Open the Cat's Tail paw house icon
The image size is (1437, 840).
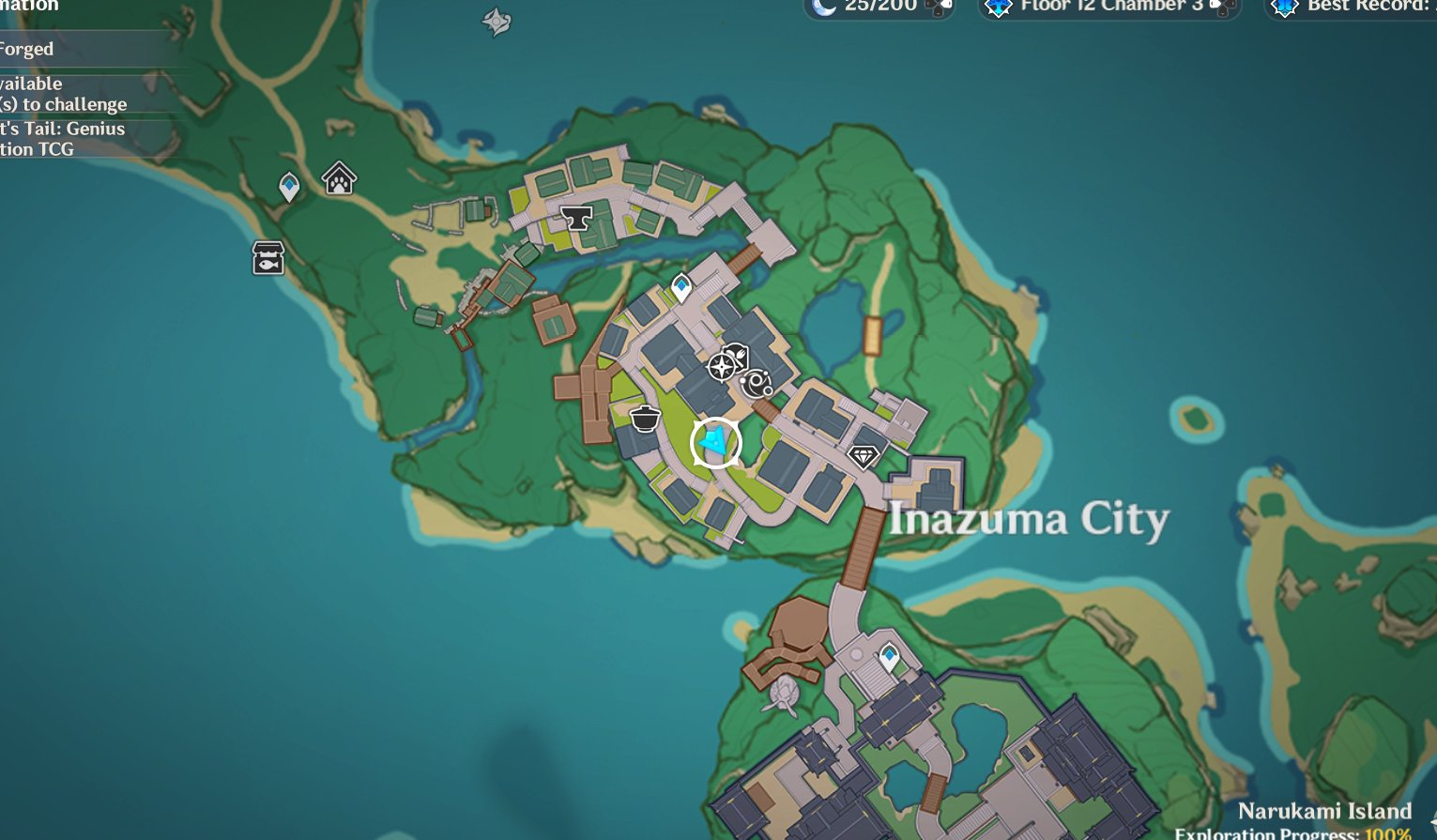(338, 179)
